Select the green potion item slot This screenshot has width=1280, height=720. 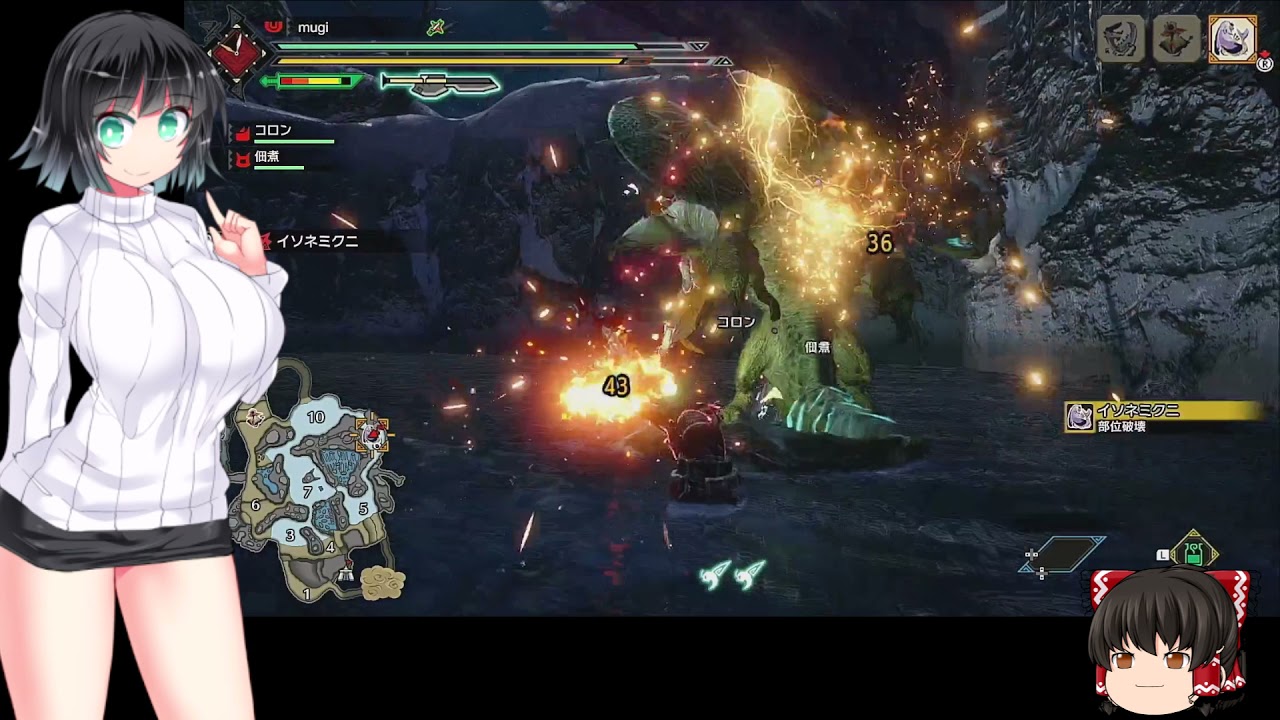(x=1193, y=553)
